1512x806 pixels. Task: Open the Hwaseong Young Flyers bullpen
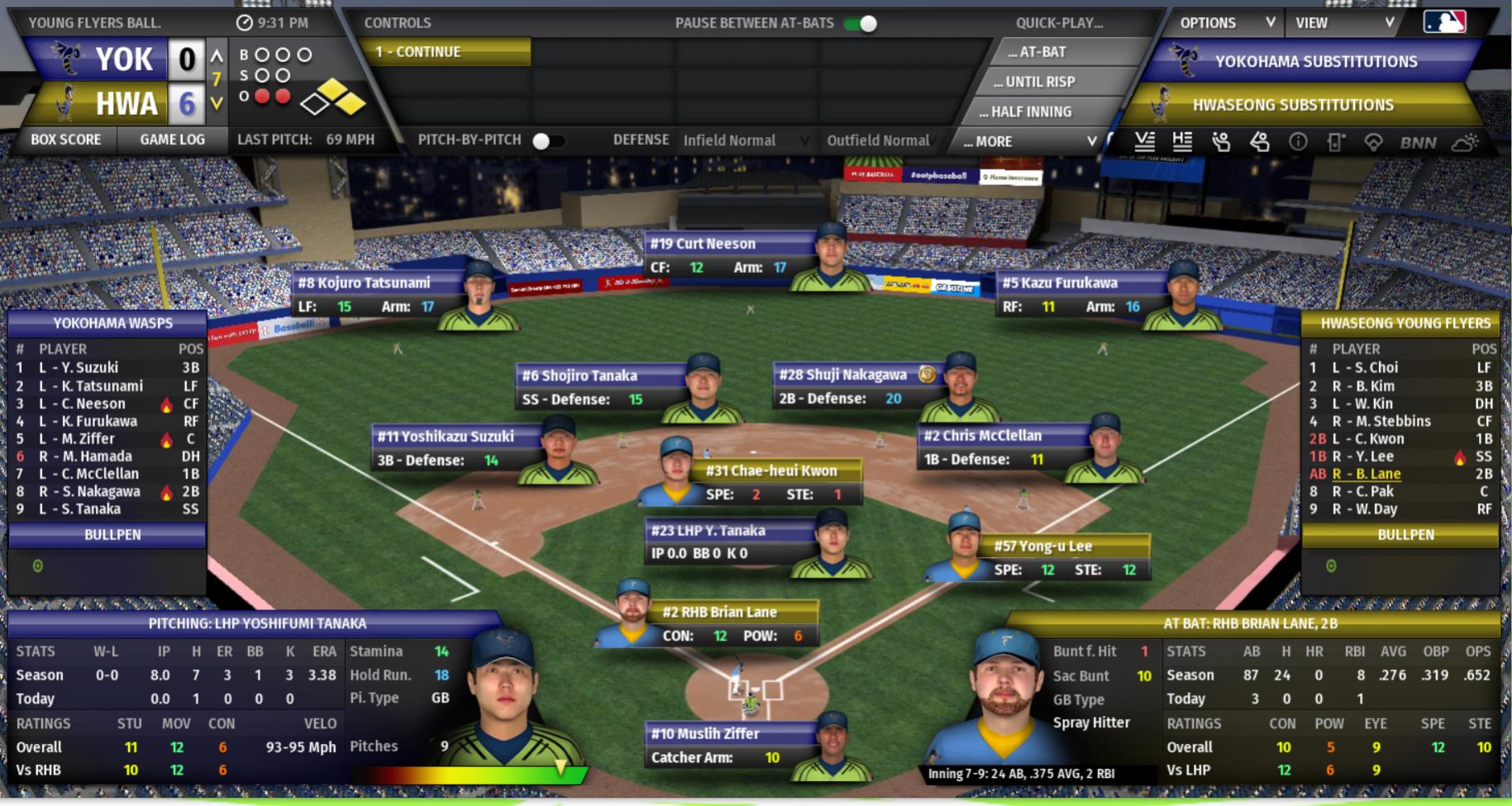click(x=1405, y=535)
